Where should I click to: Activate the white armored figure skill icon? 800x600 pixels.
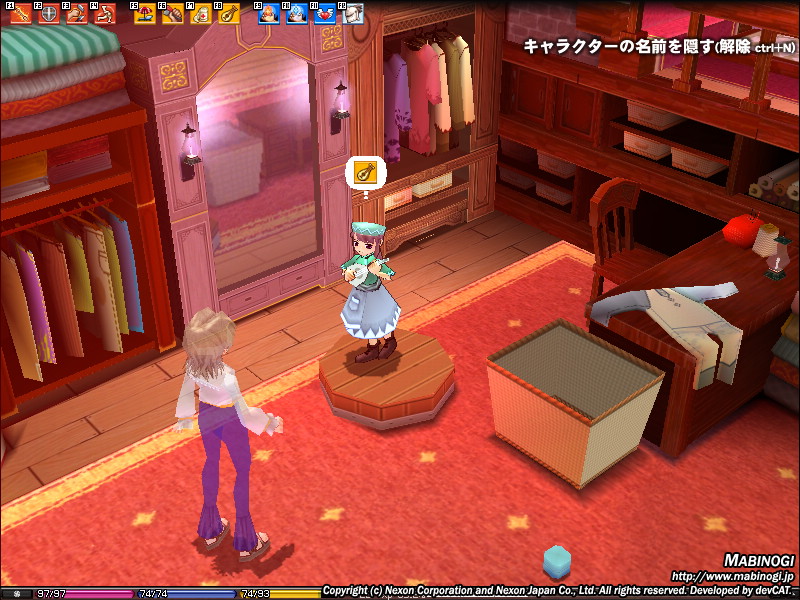tap(352, 15)
